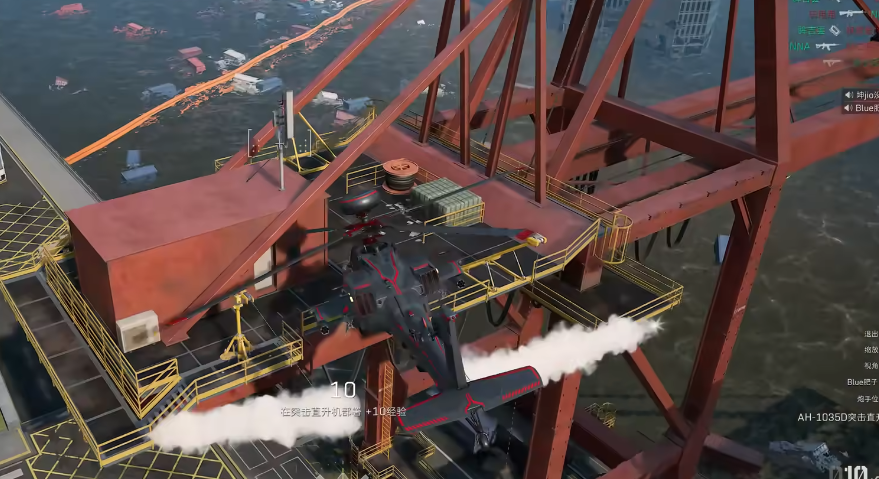Choose the 炮手位 gunner seat entry

tap(864, 399)
